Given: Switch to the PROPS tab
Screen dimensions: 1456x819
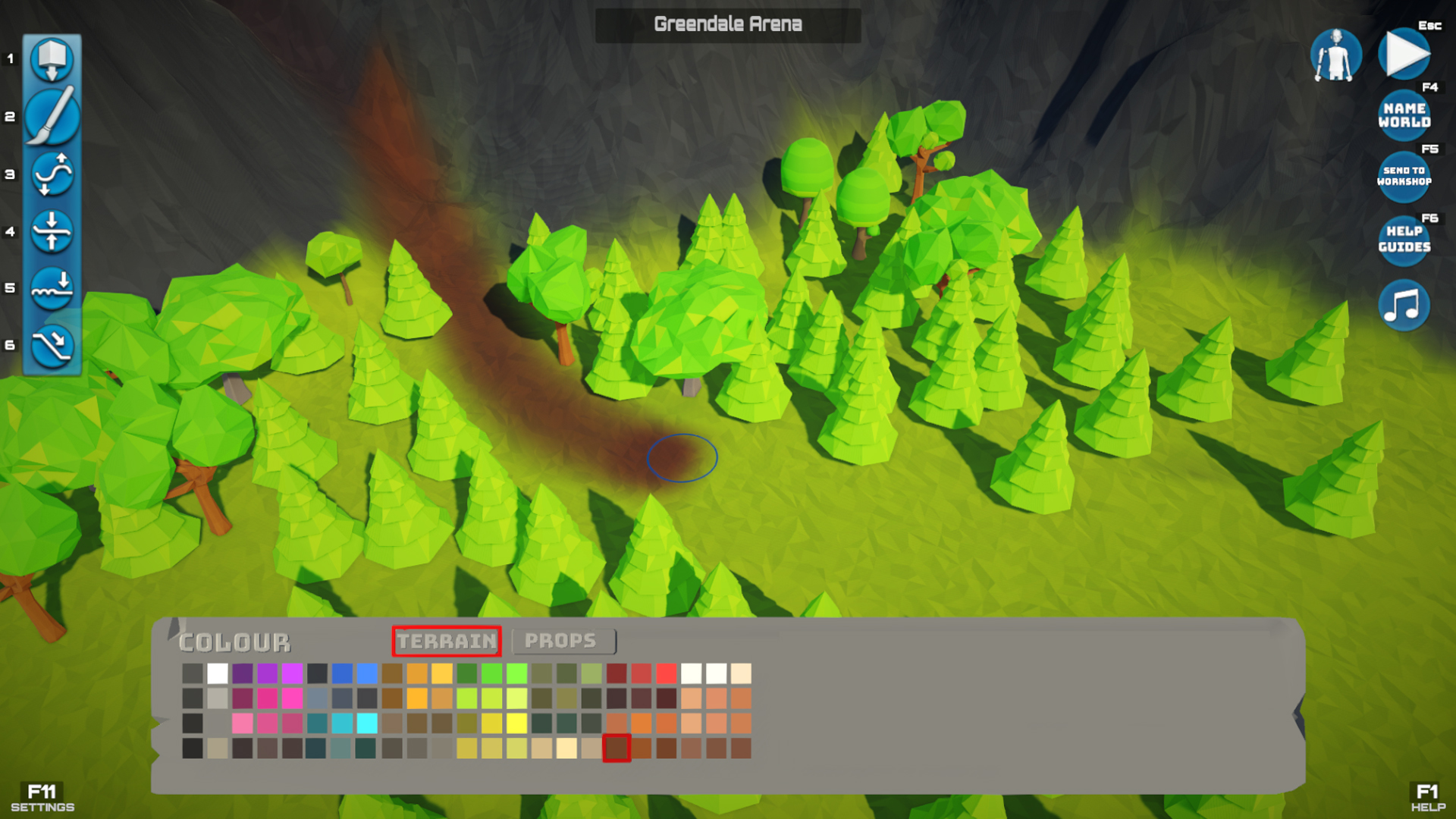Looking at the screenshot, I should coord(564,641).
